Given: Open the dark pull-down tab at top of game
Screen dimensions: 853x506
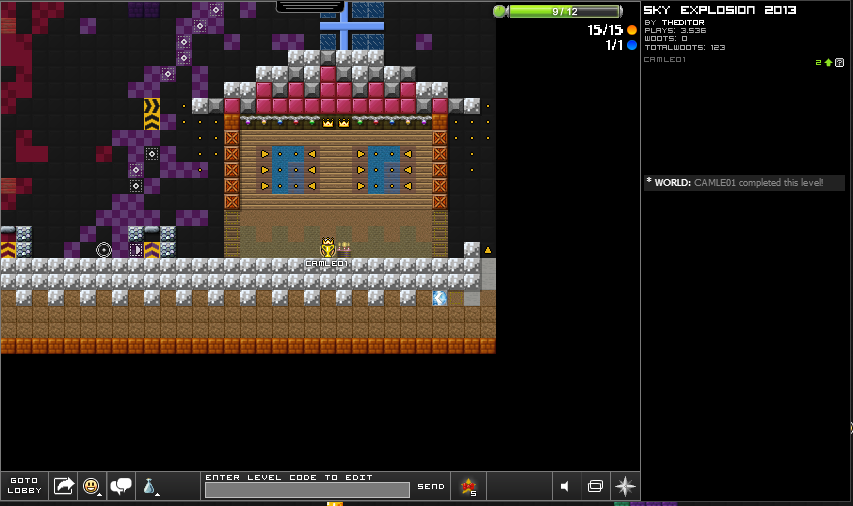Looking at the screenshot, I should coord(310,6).
